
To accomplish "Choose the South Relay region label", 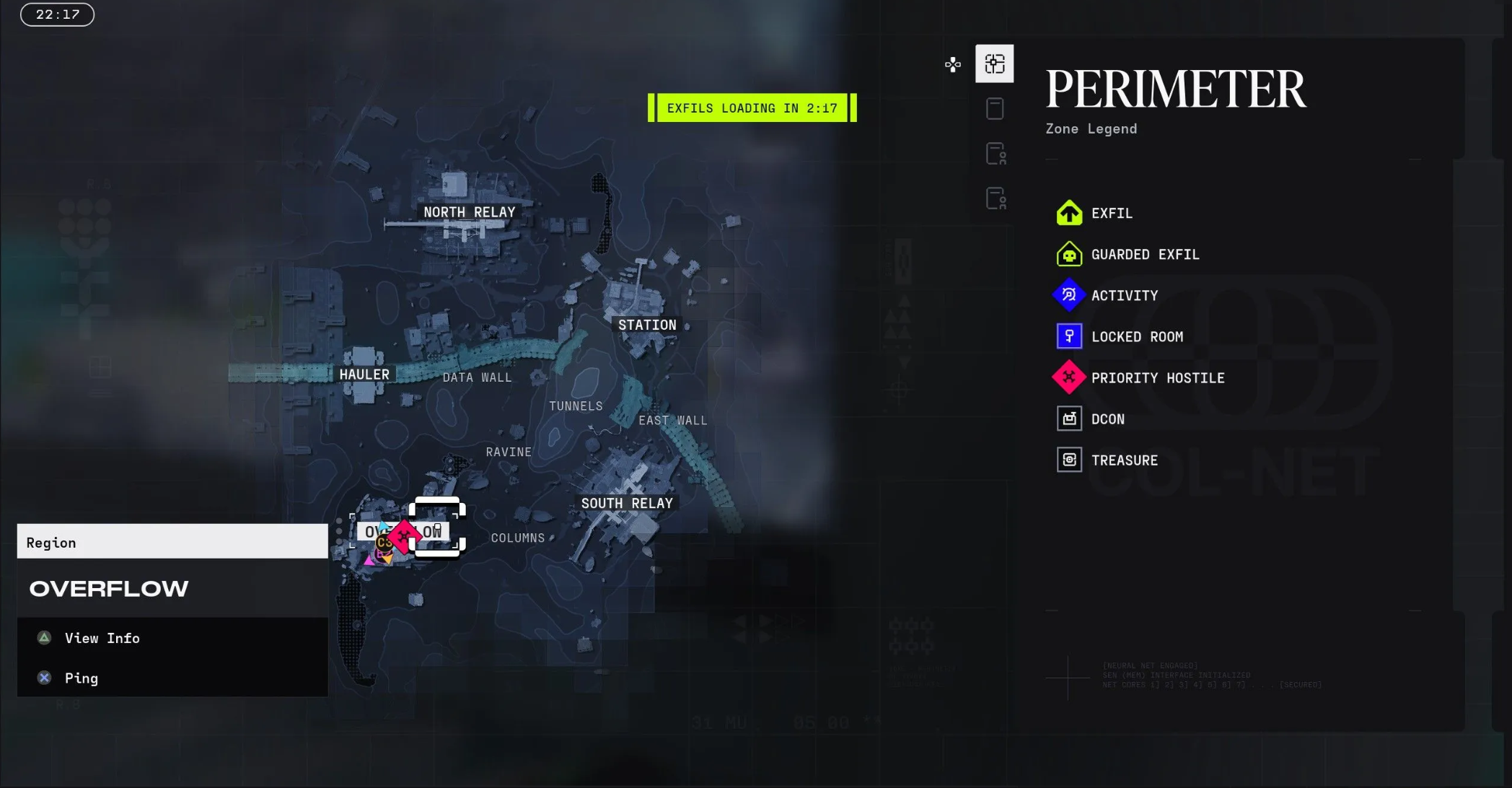I will point(627,504).
